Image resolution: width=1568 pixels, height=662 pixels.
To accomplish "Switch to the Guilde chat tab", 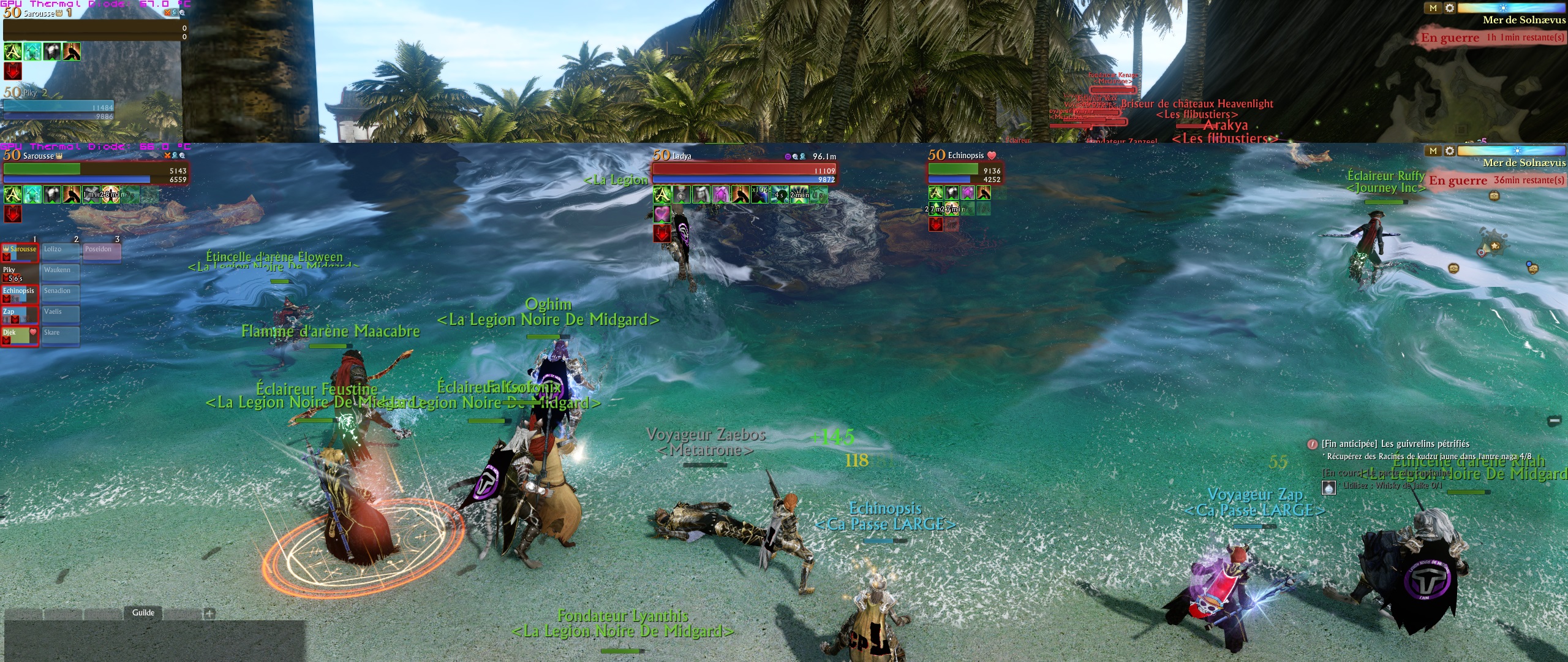I will 143,612.
